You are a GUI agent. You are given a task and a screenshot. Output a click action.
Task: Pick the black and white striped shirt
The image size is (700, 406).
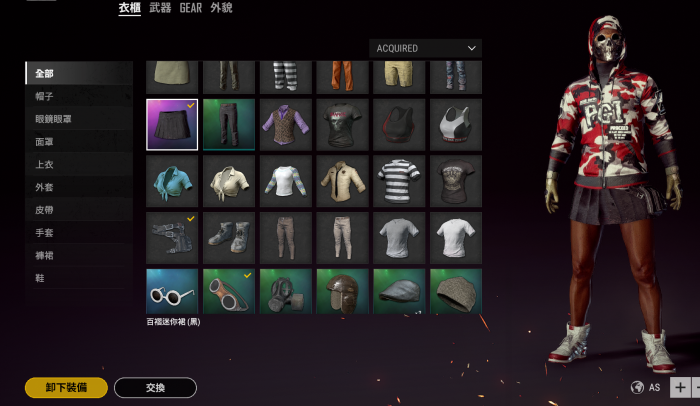[400, 181]
